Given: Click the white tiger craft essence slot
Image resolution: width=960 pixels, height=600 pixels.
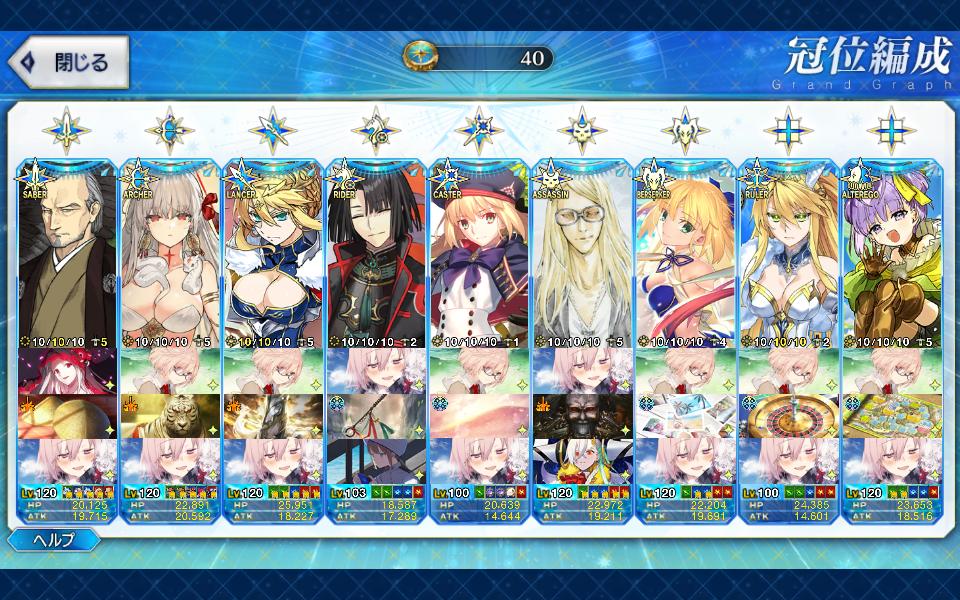Looking at the screenshot, I should coord(170,416).
